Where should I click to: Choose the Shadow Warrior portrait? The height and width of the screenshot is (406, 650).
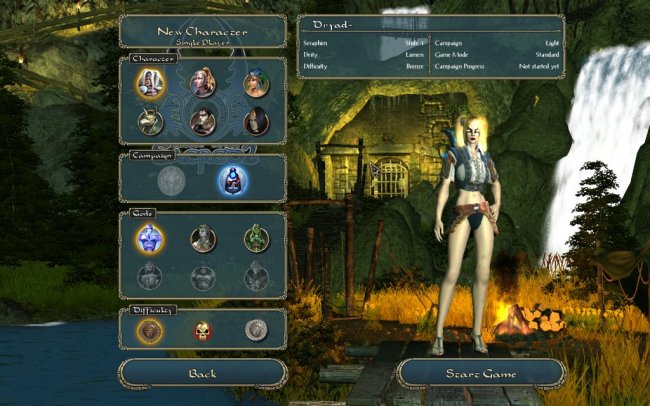[x=204, y=122]
